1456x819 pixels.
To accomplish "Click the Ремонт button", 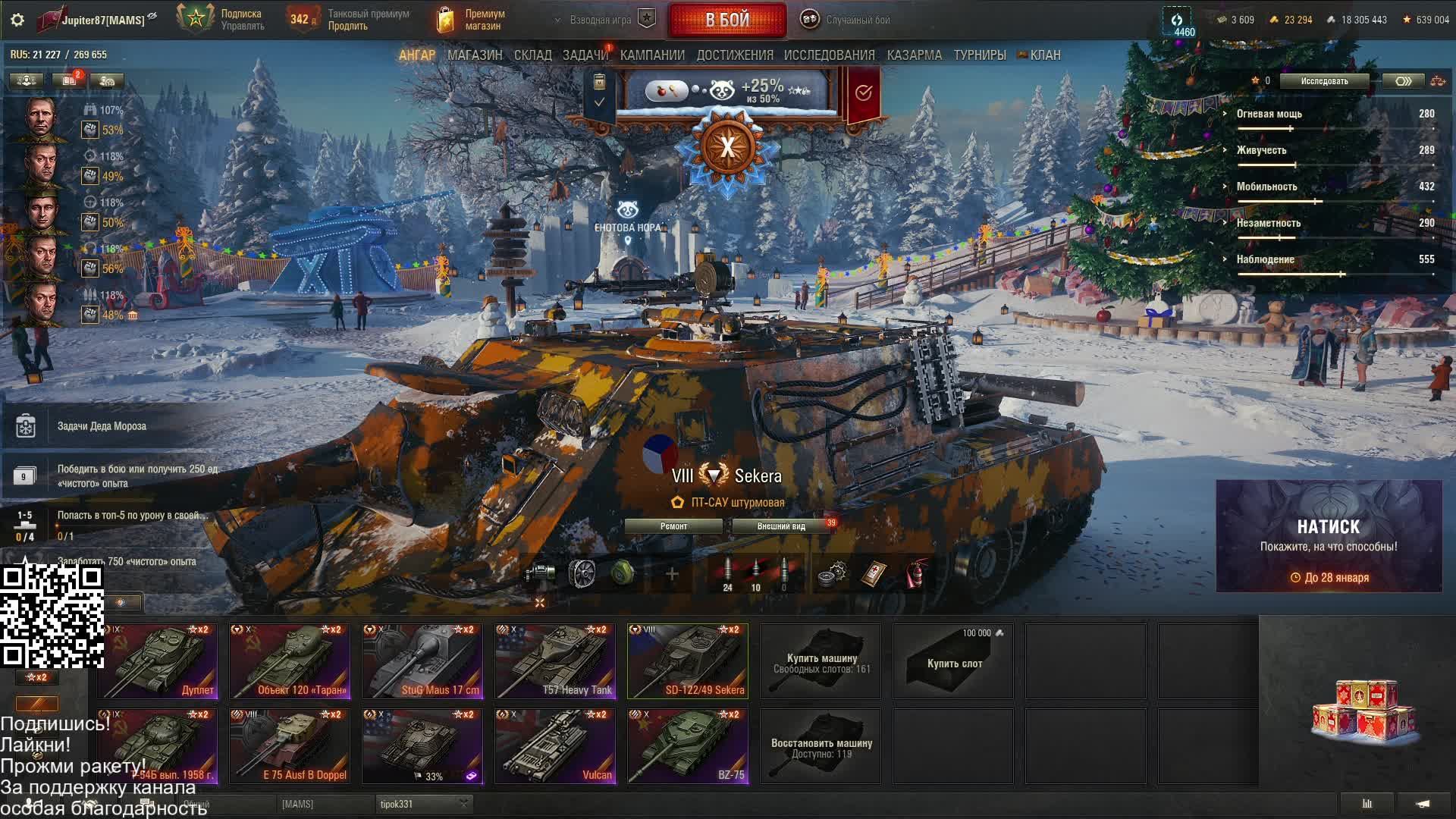I will tap(673, 526).
